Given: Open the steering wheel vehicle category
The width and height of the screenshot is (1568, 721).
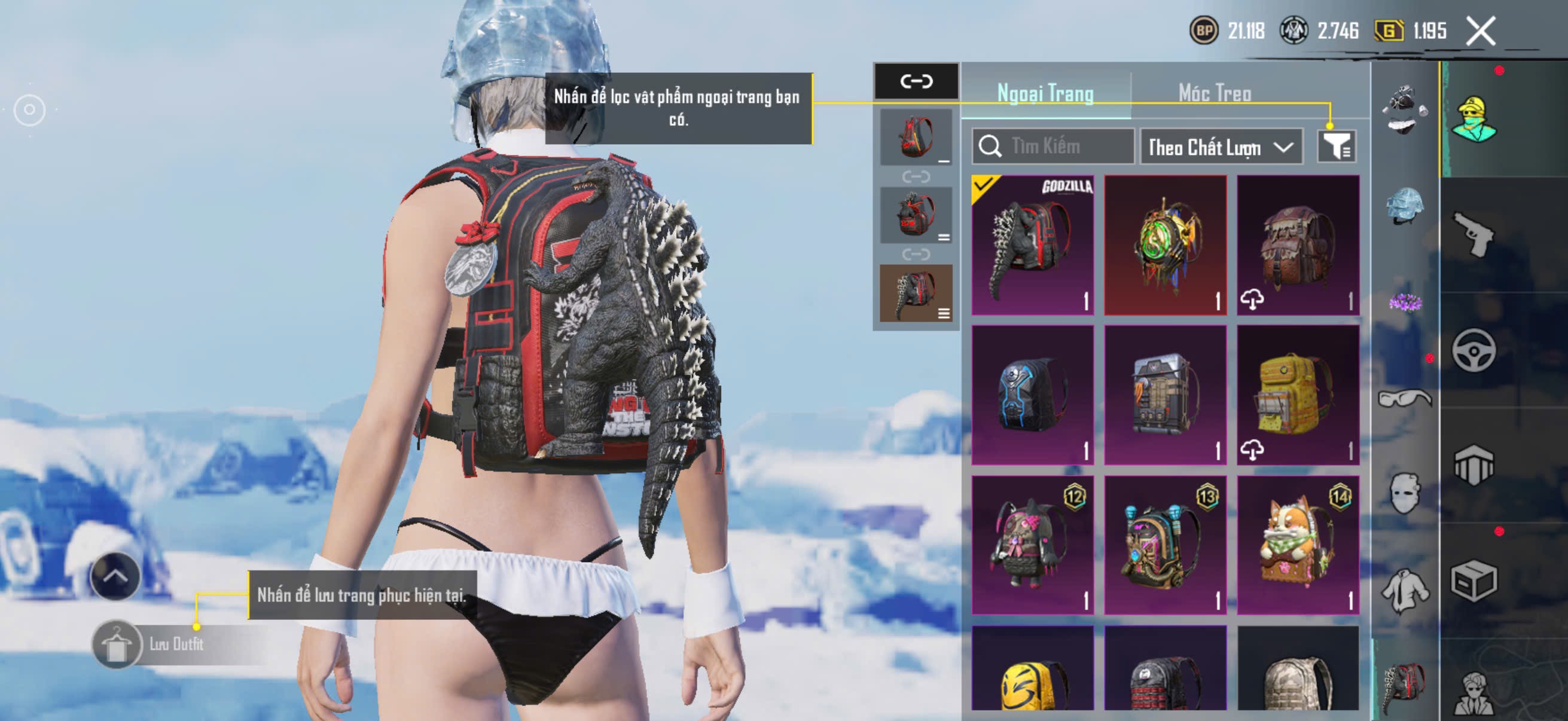Looking at the screenshot, I should pyautogui.click(x=1473, y=350).
